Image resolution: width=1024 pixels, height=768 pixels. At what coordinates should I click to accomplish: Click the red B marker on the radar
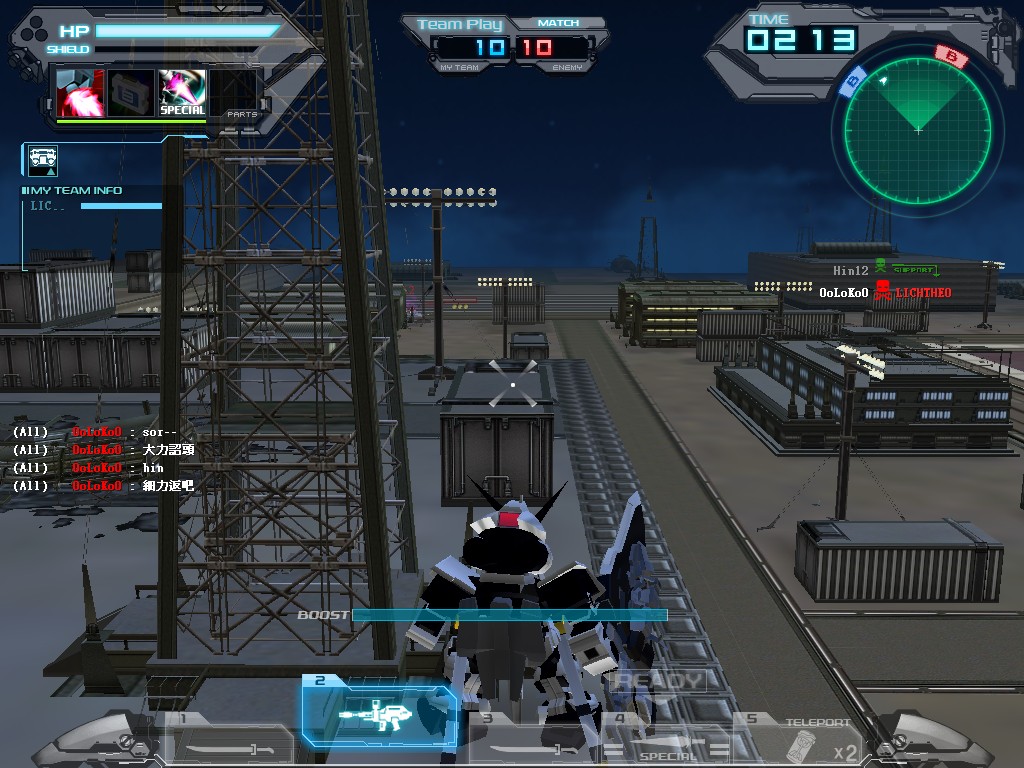click(951, 56)
